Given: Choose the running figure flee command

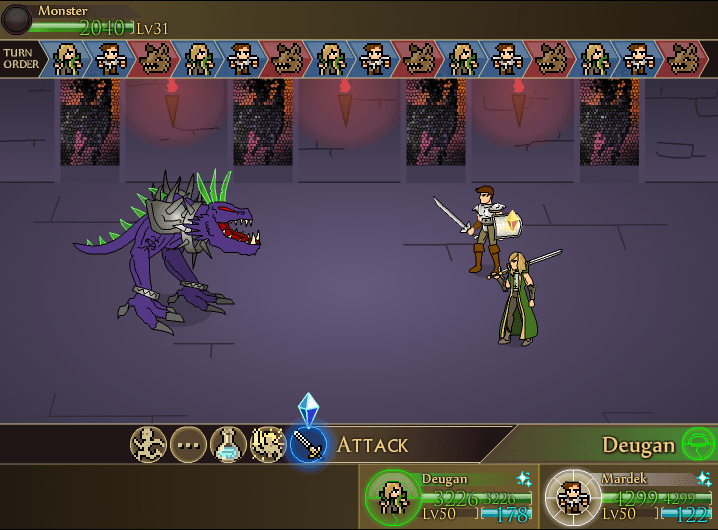Looking at the screenshot, I should point(148,444).
